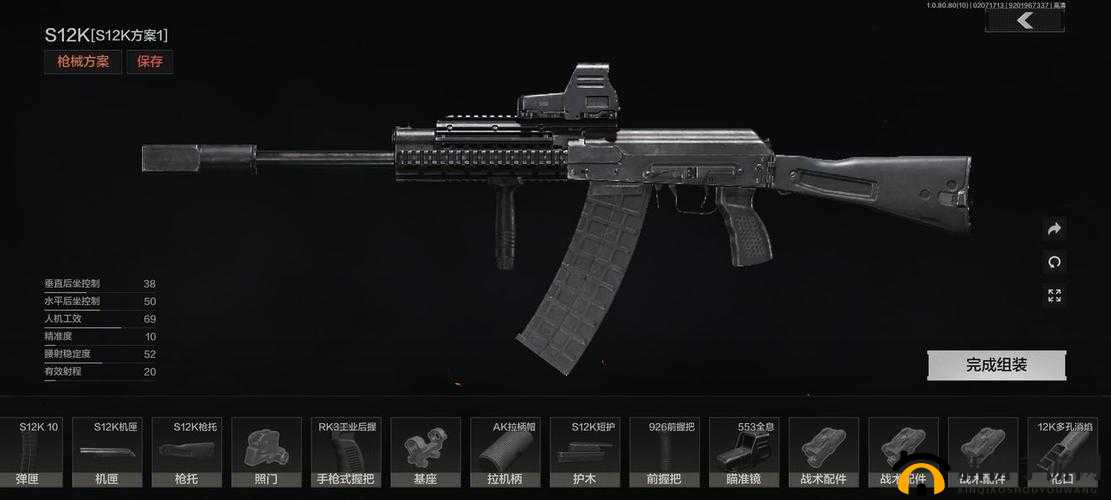Open the 瞄准镜 553 holographic sight slot
Viewport: 1111px width, 500px height.
click(x=744, y=453)
